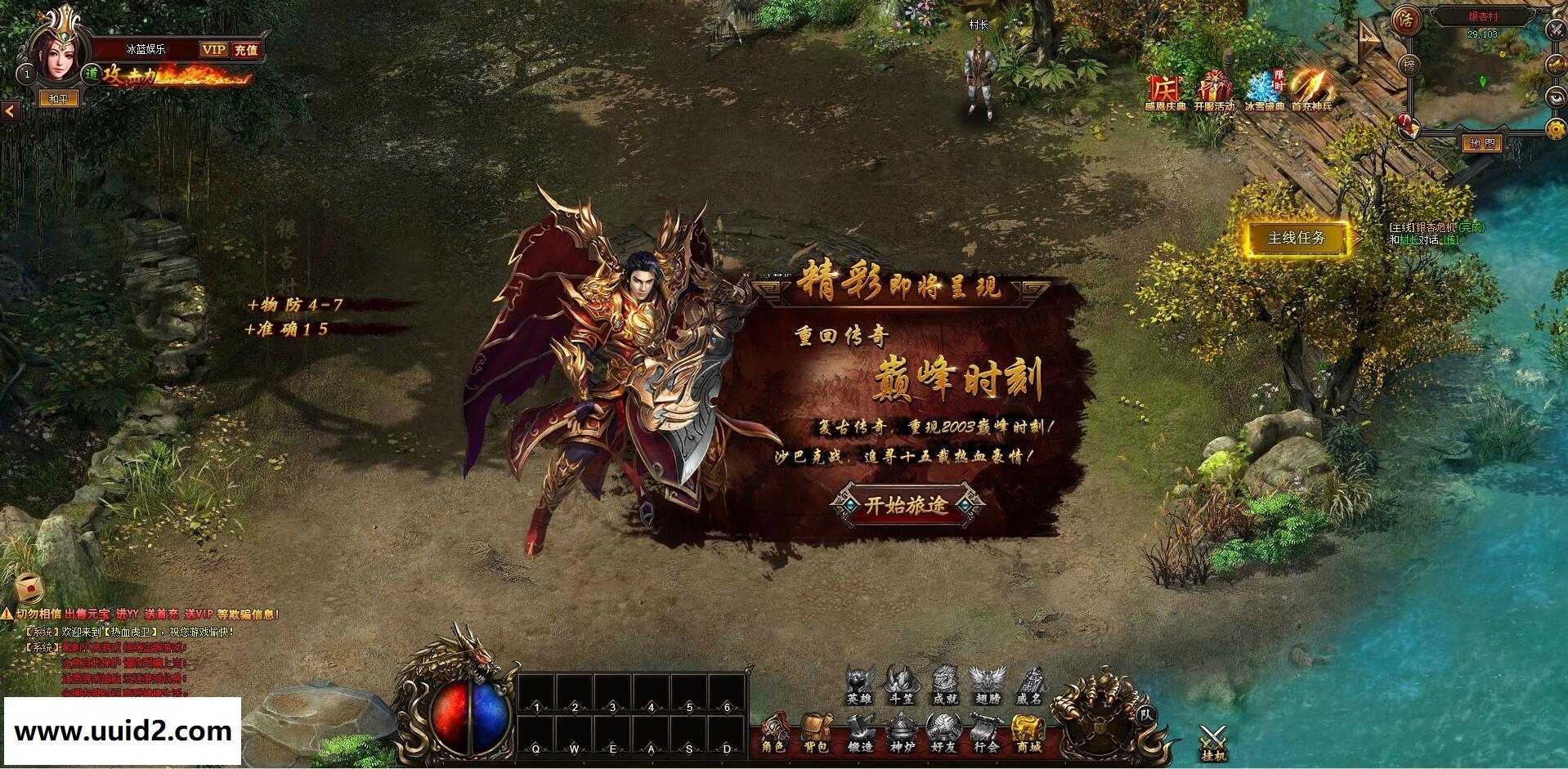1568x769 pixels.
Task: Toggle 挂机 auto-battle crossed swords
Action: coord(1213,741)
